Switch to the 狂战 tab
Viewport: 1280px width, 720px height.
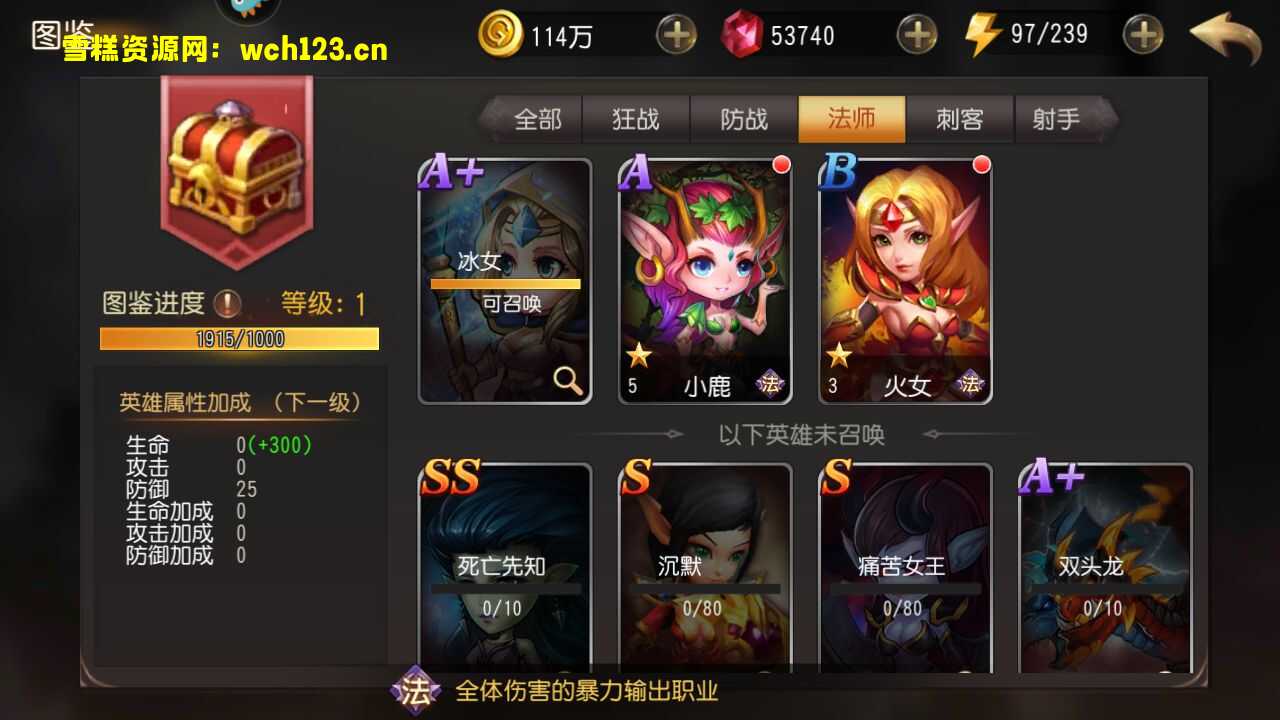[x=635, y=119]
